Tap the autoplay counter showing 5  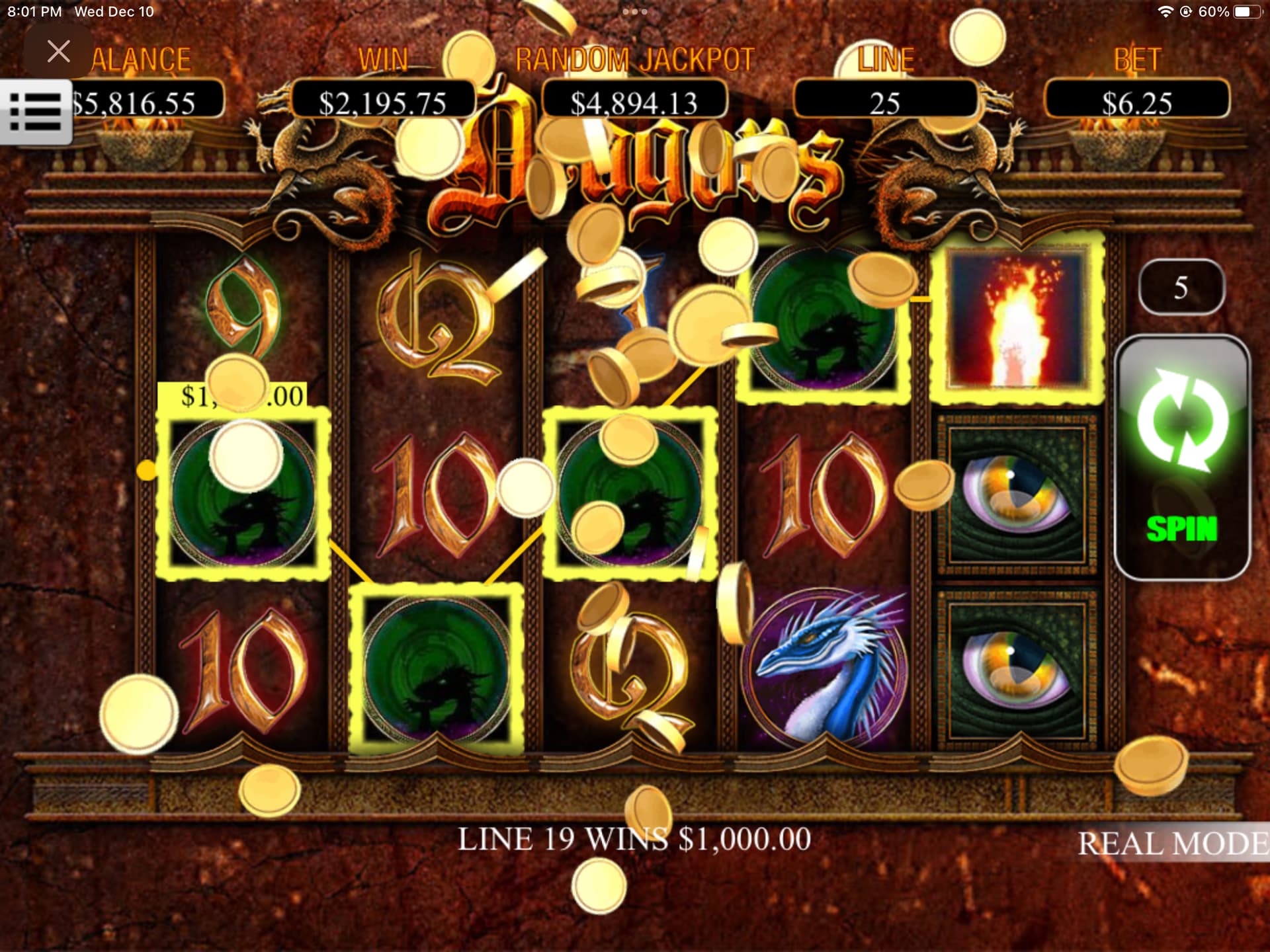pyautogui.click(x=1181, y=288)
